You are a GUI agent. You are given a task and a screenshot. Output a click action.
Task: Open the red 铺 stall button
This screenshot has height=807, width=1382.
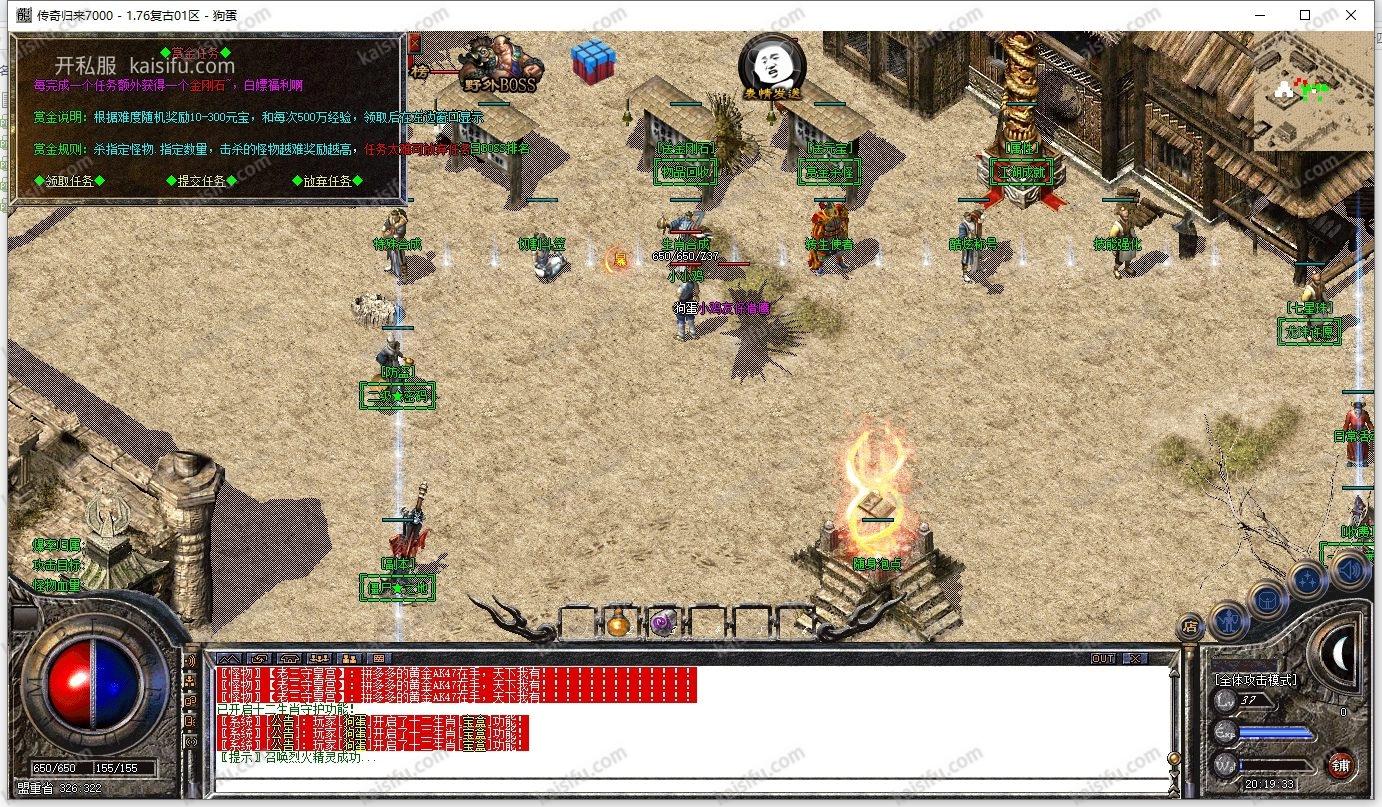click(1341, 765)
